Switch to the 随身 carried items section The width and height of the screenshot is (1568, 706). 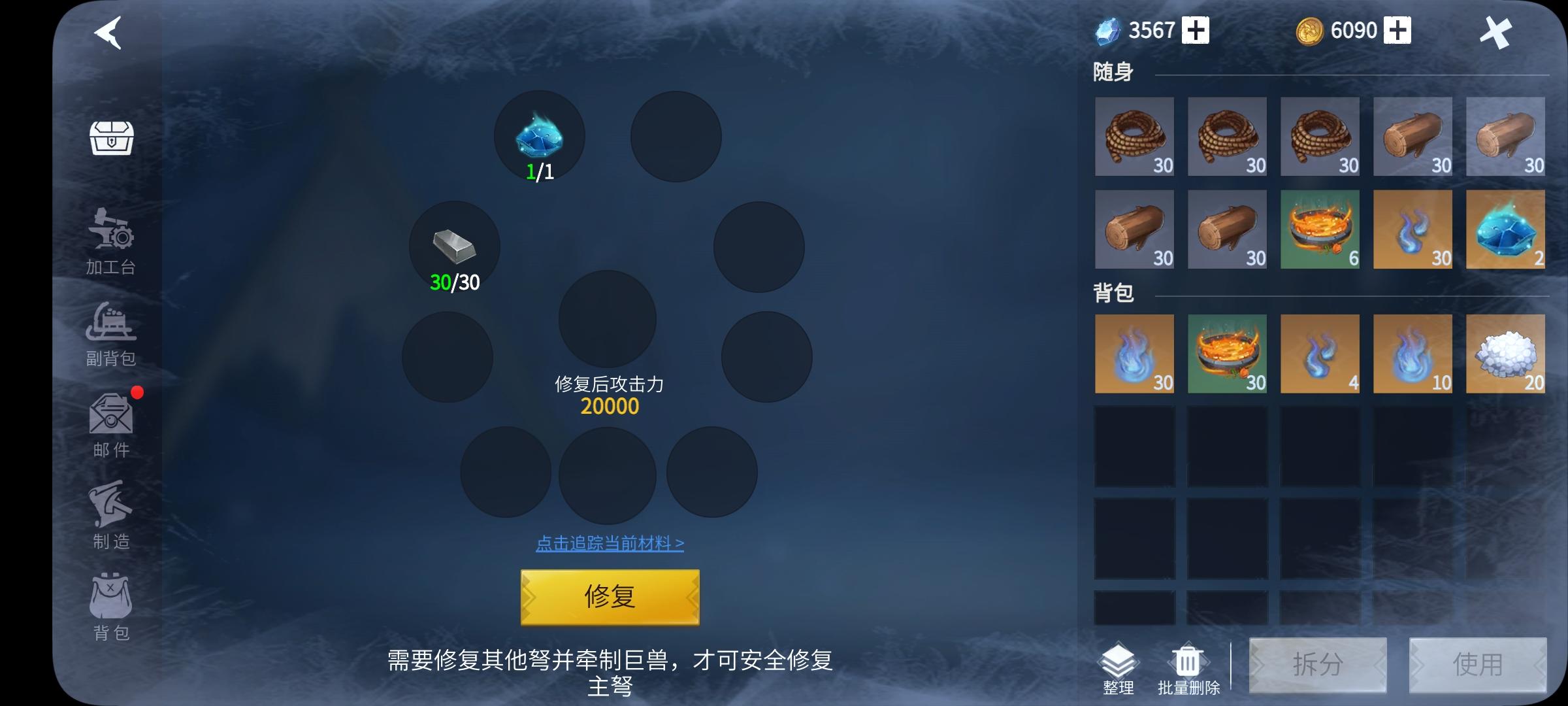point(1111,71)
